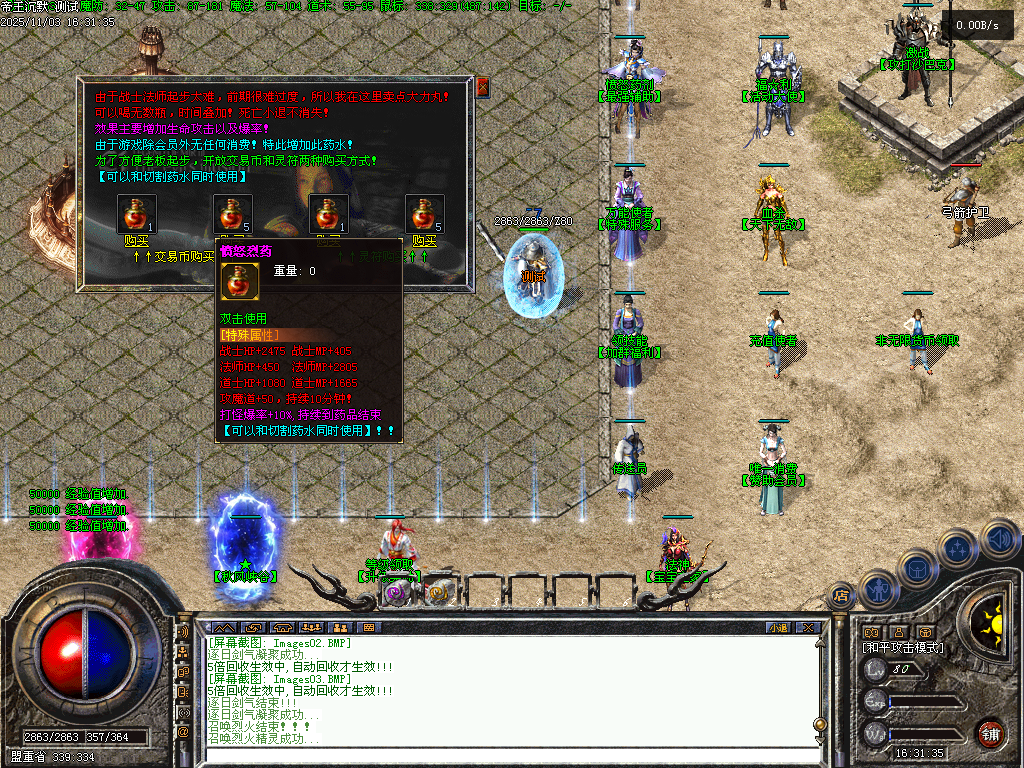The height and width of the screenshot is (768, 1024).
Task: Open the skills round button
Action: pyautogui.click(x=958, y=548)
